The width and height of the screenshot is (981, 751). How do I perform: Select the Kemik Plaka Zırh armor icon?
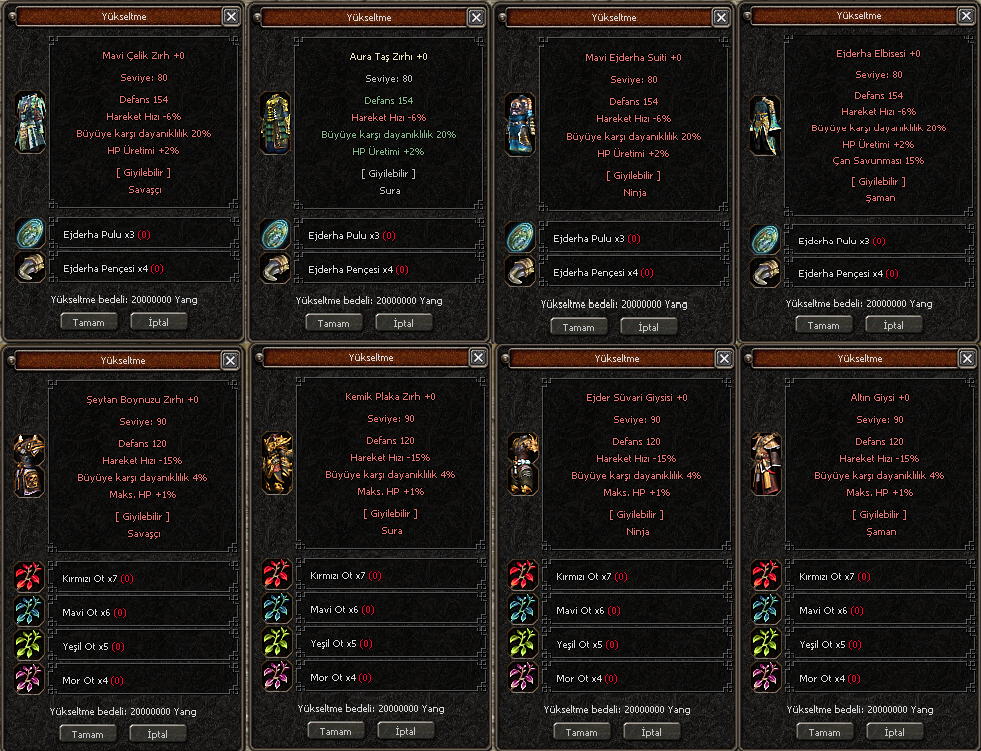277,462
